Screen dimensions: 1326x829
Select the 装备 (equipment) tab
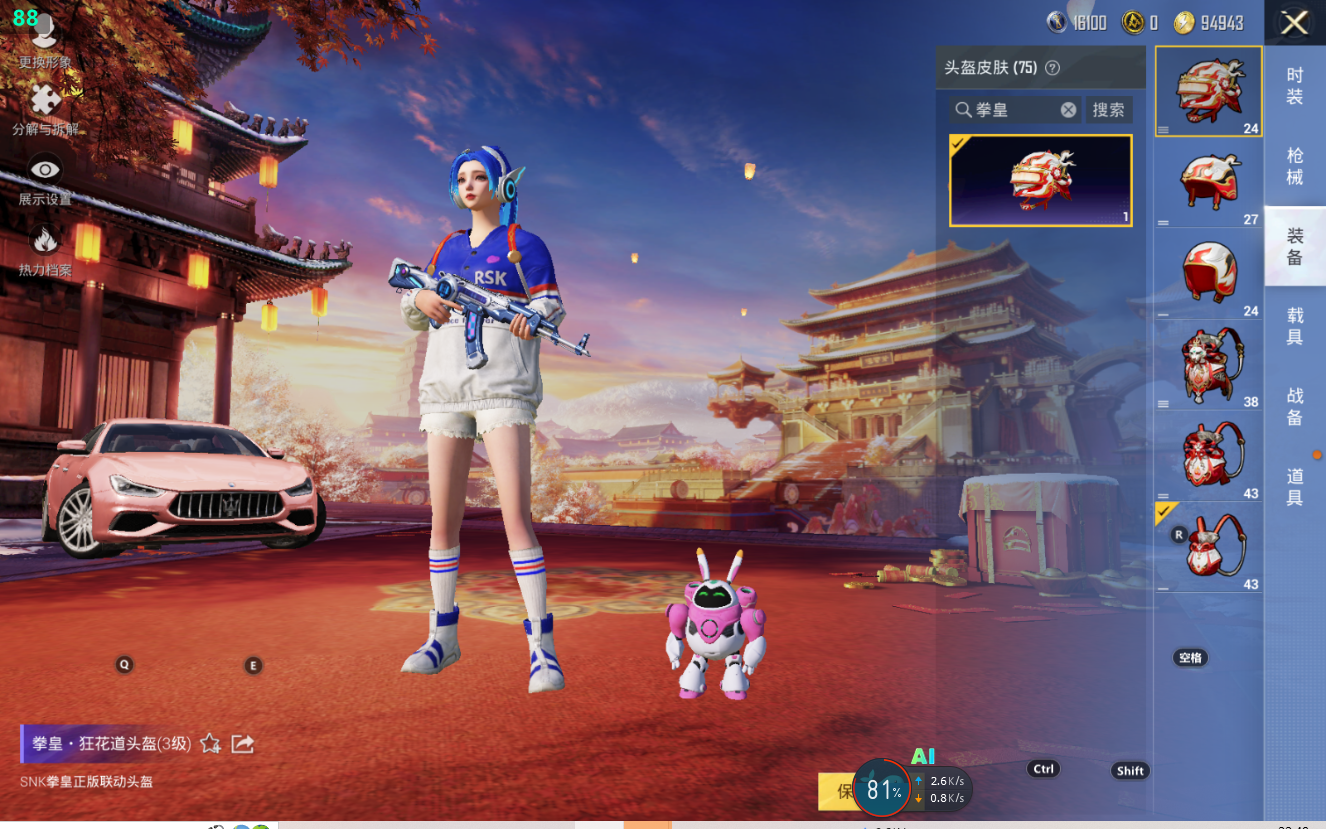(x=1295, y=246)
